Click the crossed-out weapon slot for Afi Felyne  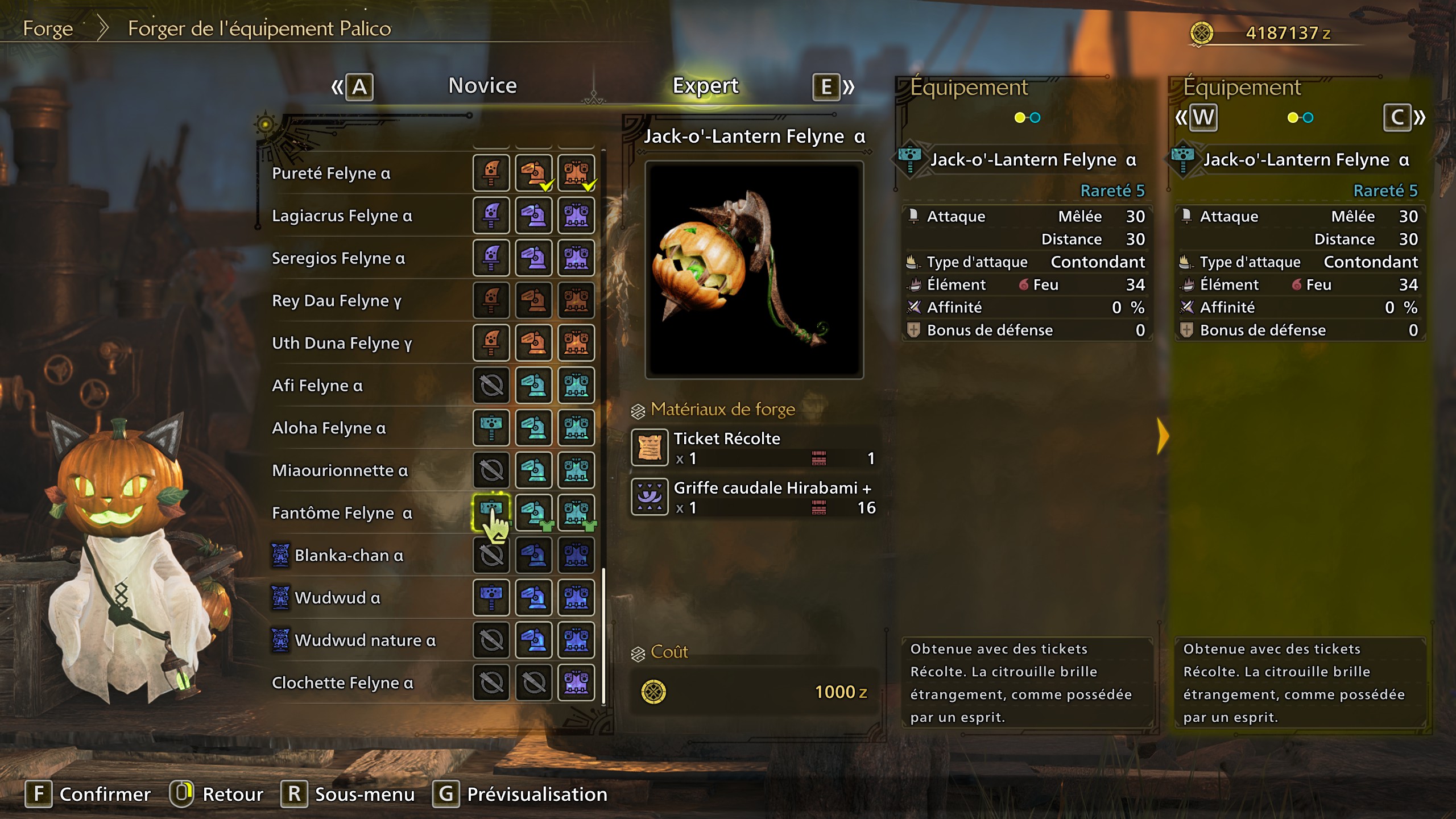(x=490, y=385)
